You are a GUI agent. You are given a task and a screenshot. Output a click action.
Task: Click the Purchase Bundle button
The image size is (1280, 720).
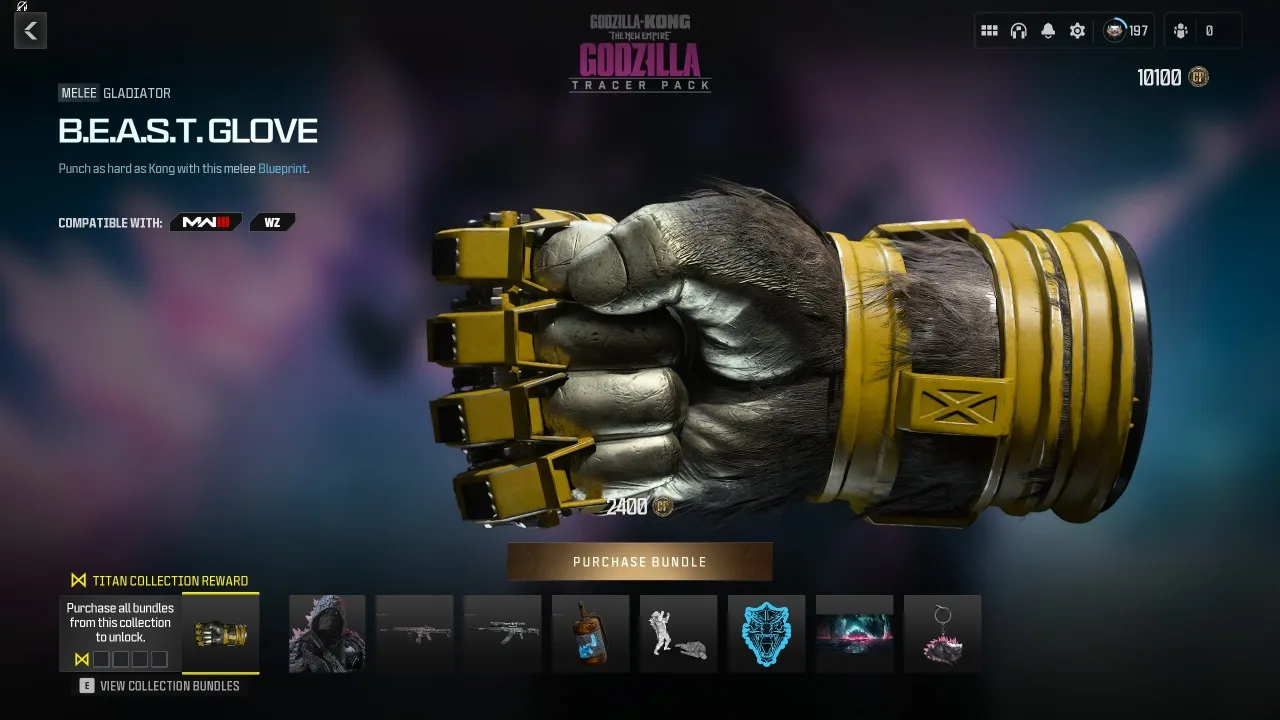(x=639, y=561)
